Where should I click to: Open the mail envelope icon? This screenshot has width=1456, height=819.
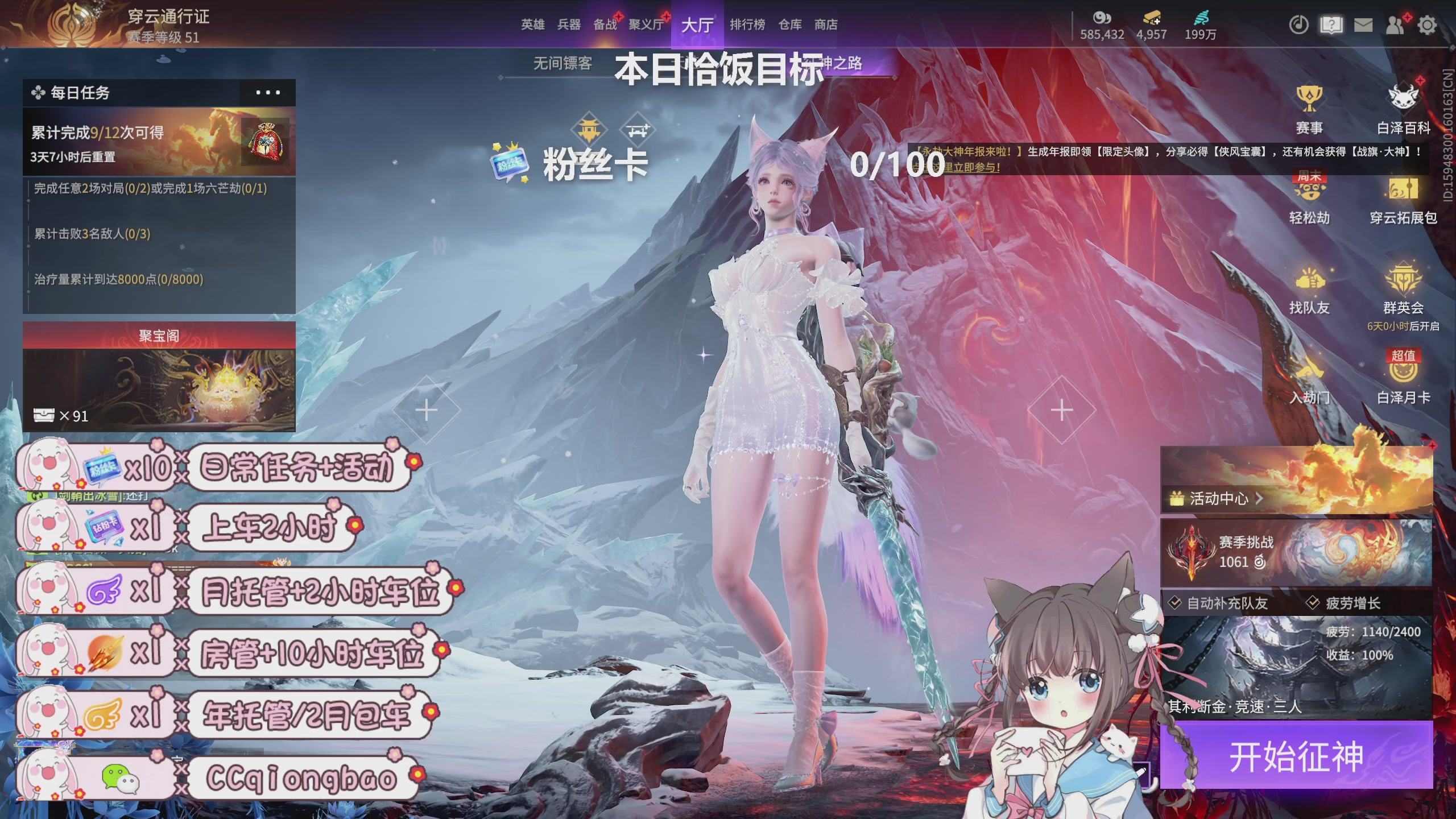tap(1363, 25)
